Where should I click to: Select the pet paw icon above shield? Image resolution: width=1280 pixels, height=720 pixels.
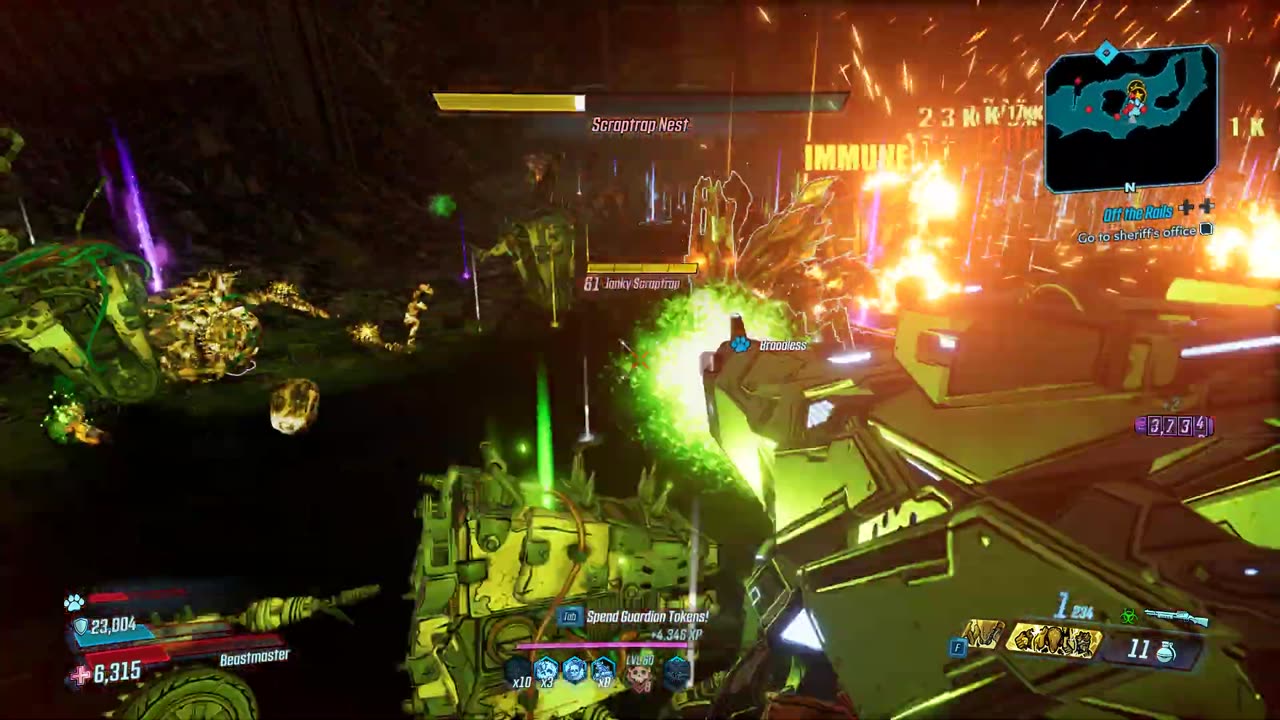[x=74, y=603]
